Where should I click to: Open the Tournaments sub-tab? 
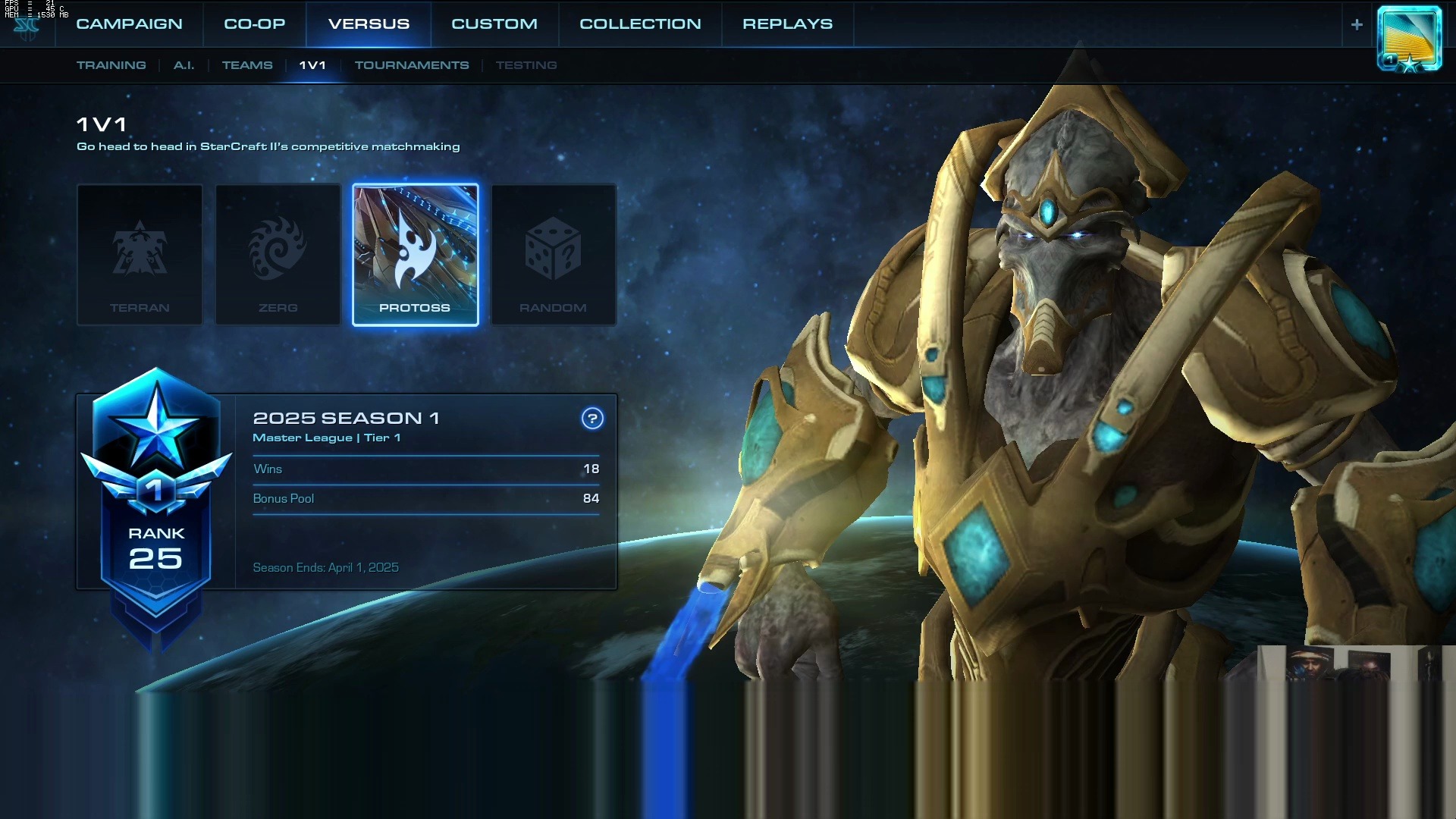click(412, 65)
